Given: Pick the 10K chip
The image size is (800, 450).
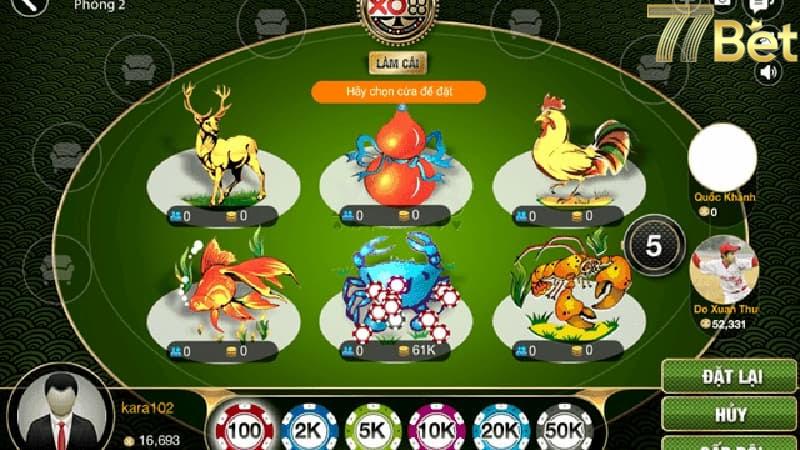Looking at the screenshot, I should [x=438, y=430].
